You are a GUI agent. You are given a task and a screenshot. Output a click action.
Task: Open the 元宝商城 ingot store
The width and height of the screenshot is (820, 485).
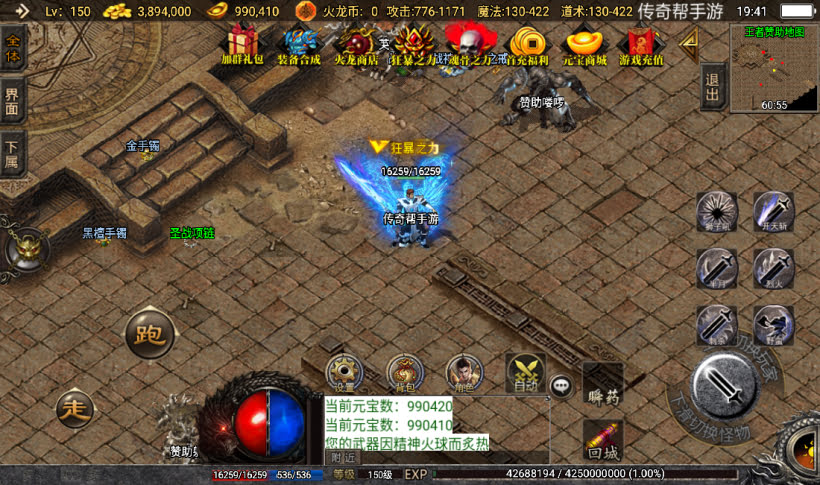click(584, 42)
